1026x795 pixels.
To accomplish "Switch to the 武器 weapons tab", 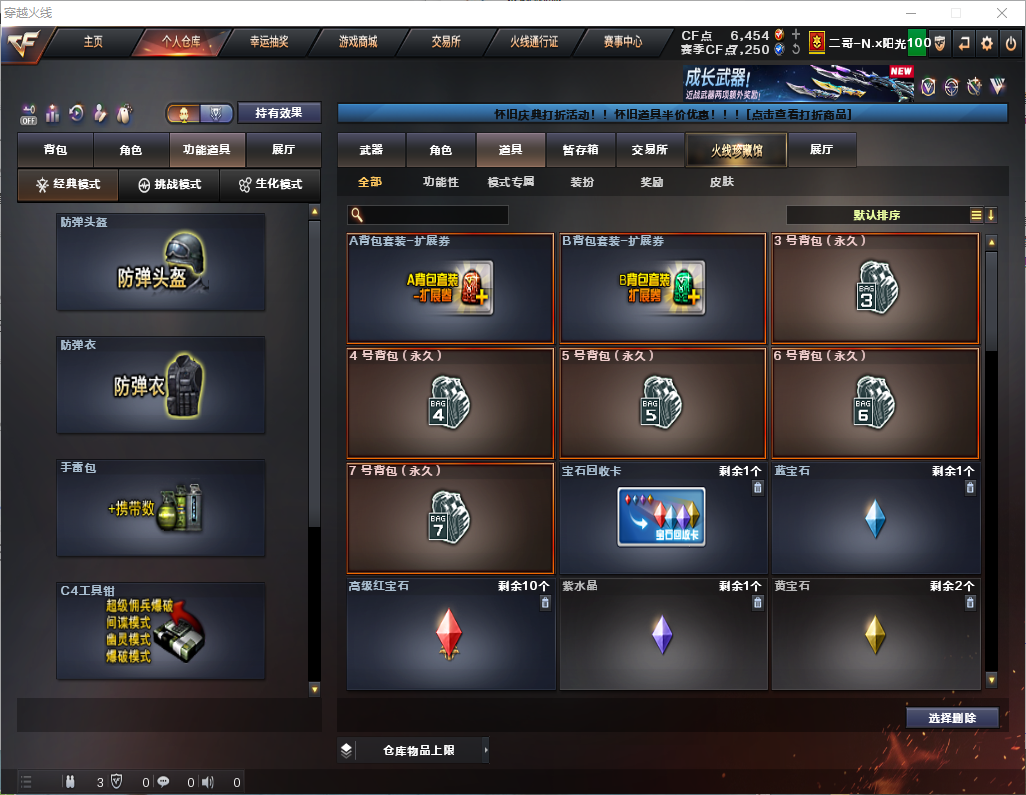I will point(371,150).
